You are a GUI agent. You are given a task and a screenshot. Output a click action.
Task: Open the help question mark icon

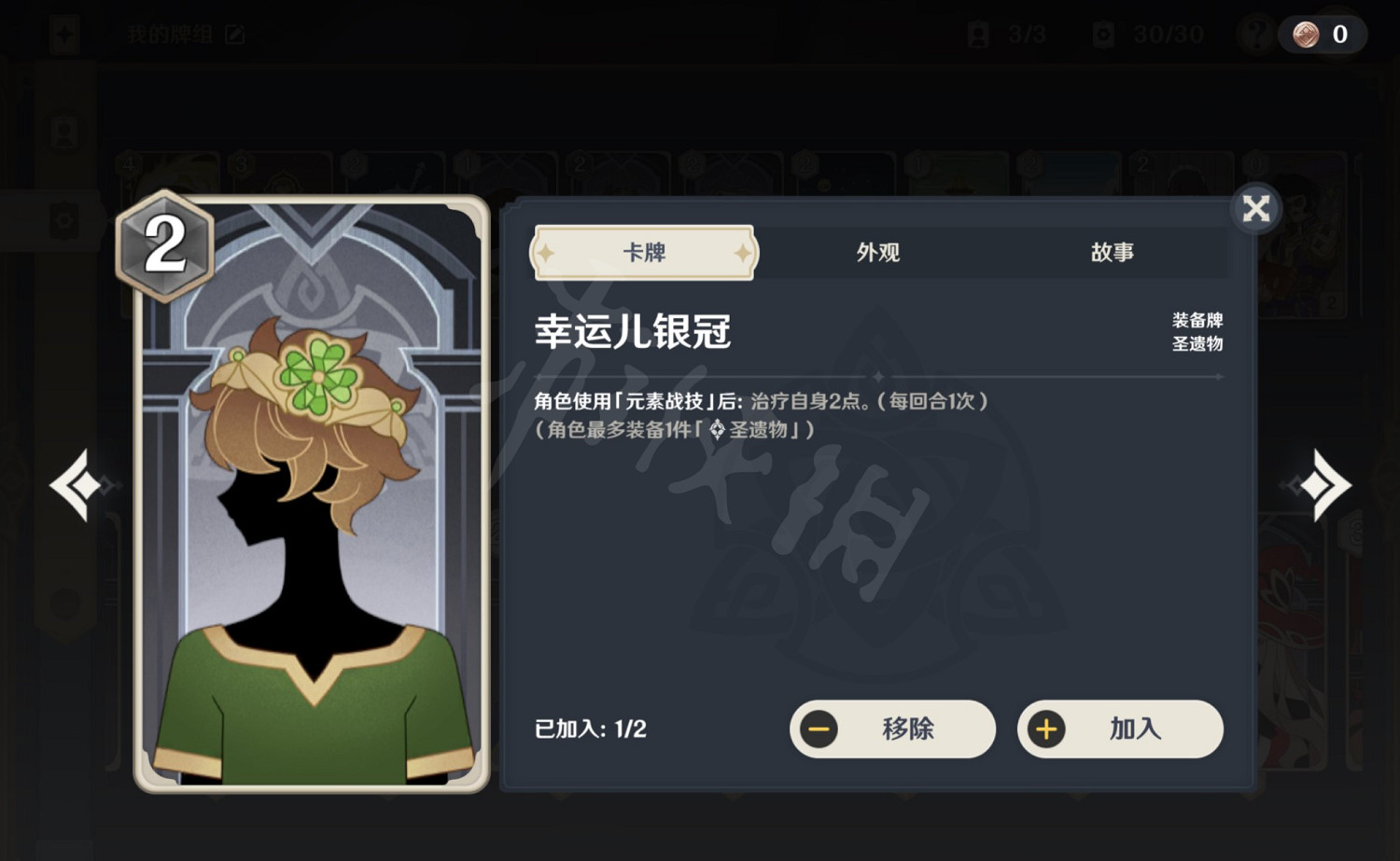coord(1255,35)
